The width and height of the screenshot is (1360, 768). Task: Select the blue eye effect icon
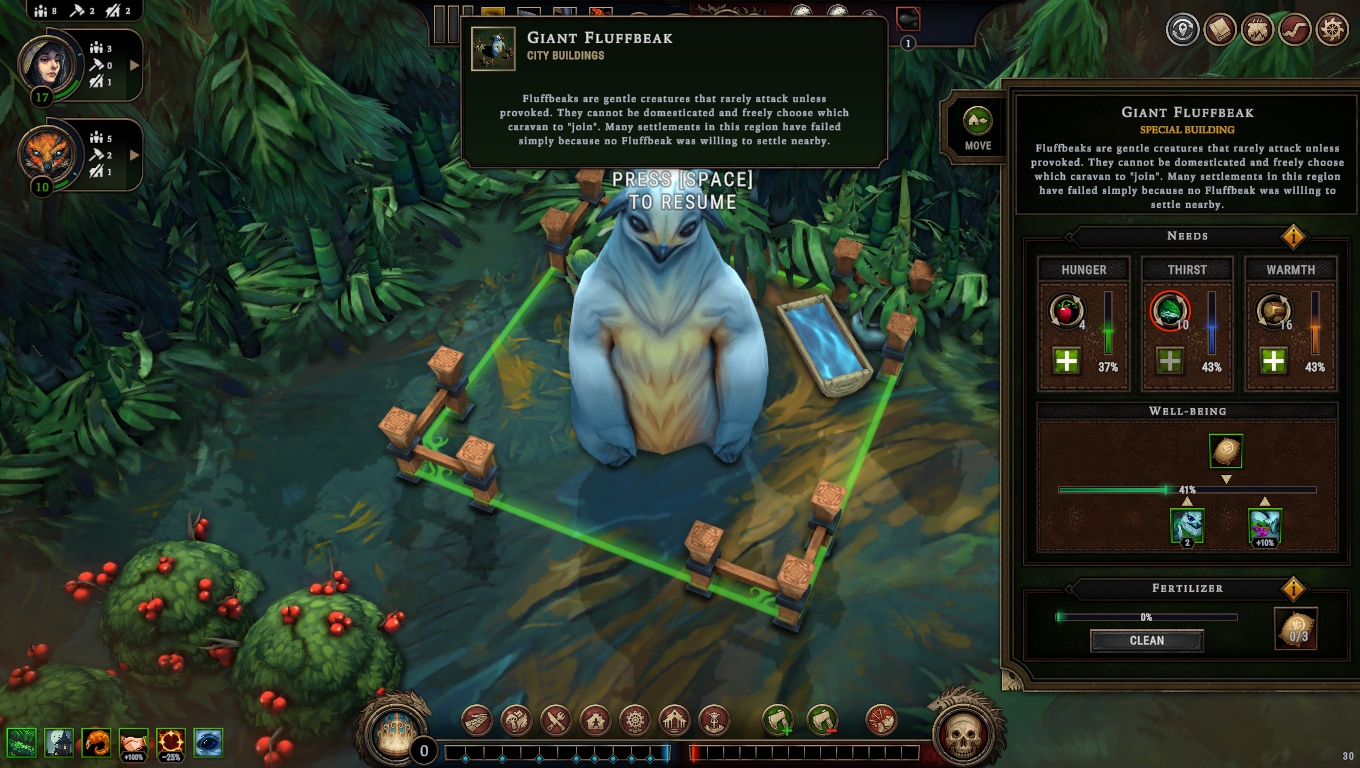pyautogui.click(x=208, y=743)
